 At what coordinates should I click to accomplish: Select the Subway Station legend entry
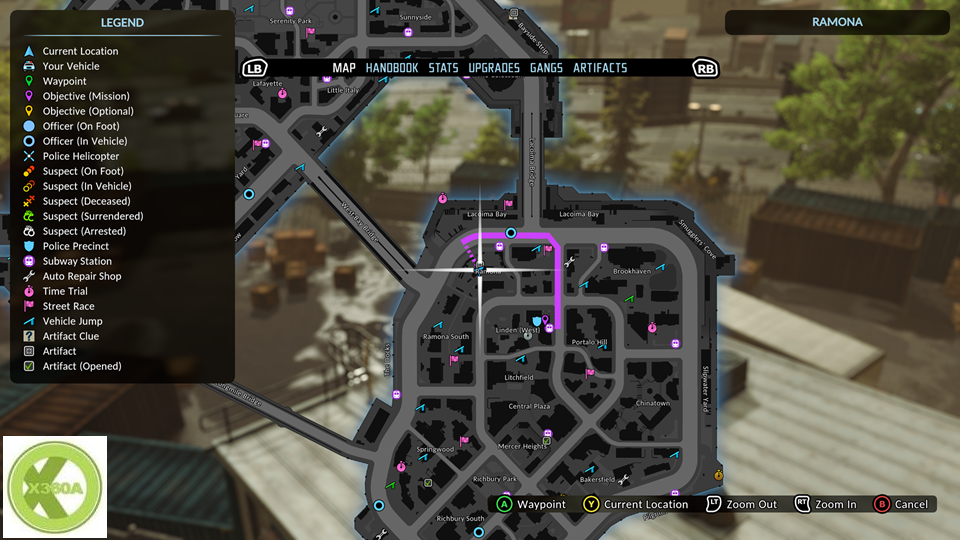77,261
